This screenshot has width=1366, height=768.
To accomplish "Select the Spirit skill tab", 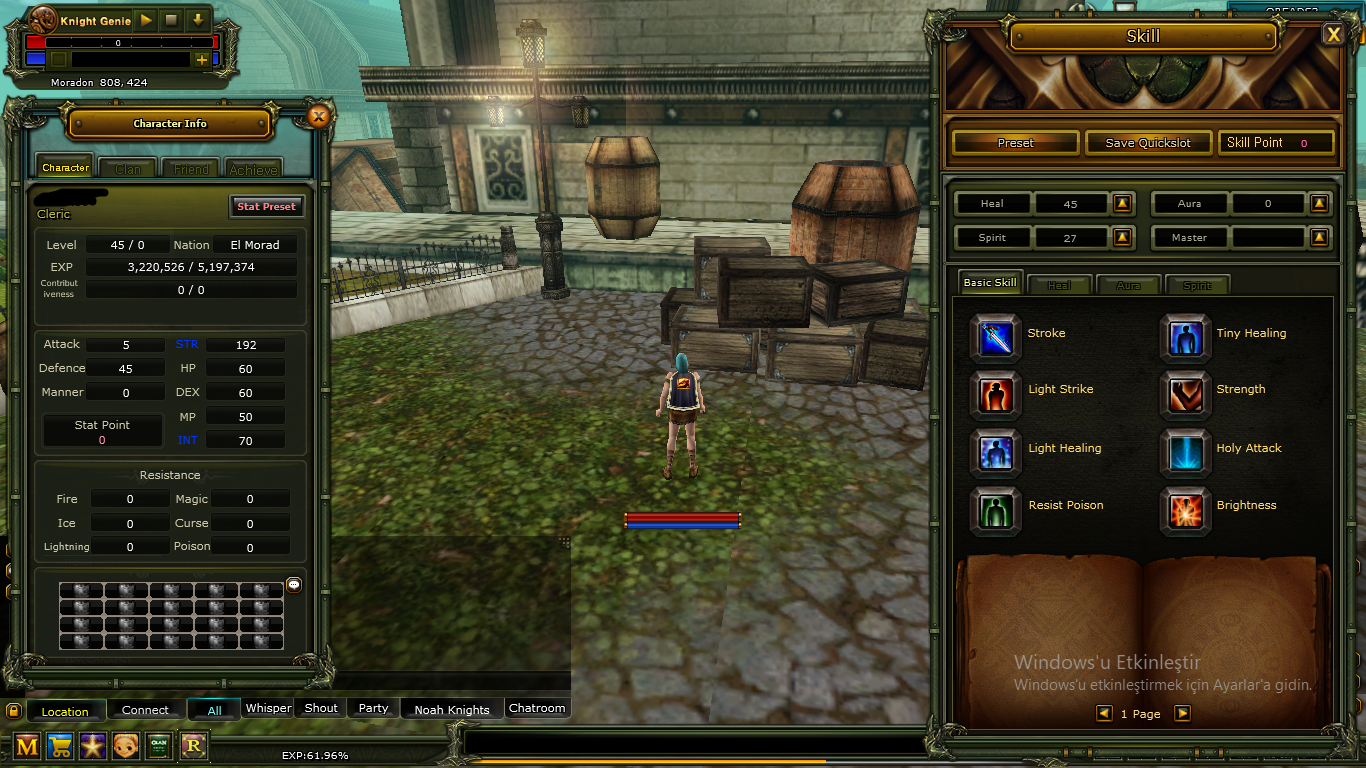I will pos(1197,285).
